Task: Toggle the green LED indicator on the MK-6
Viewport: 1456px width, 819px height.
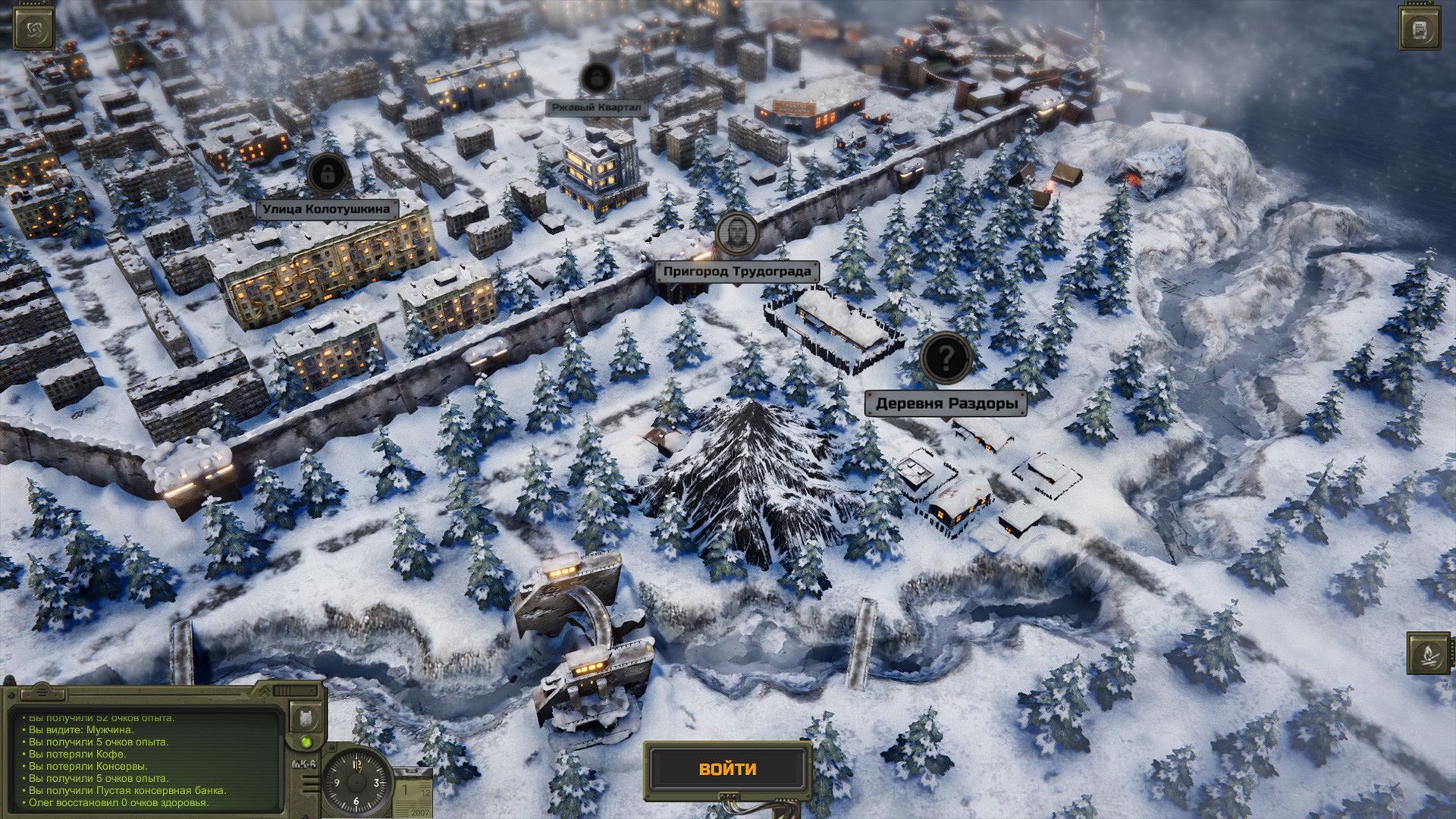Action: pos(307,742)
